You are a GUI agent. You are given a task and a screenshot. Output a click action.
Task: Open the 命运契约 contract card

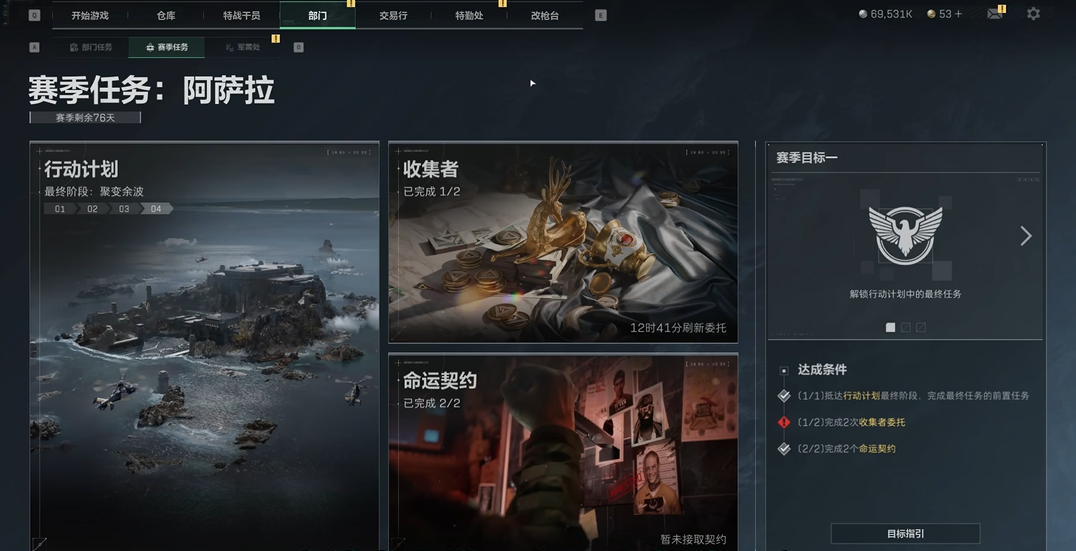(563, 450)
